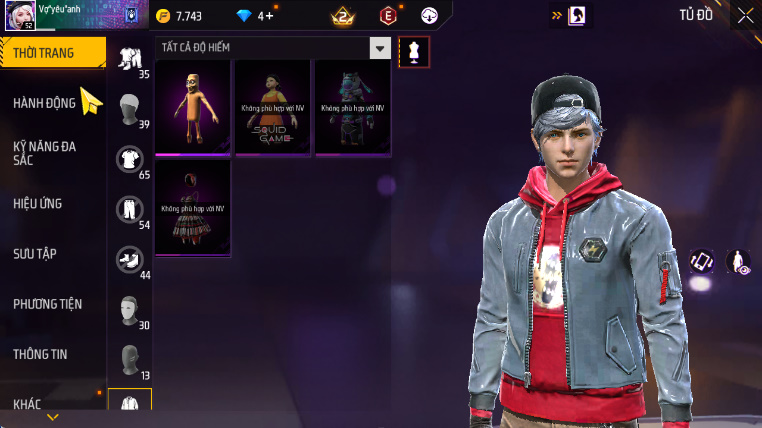Open the player profile avatar
Image resolution: width=762 pixels, height=428 pixels.
coord(18,15)
